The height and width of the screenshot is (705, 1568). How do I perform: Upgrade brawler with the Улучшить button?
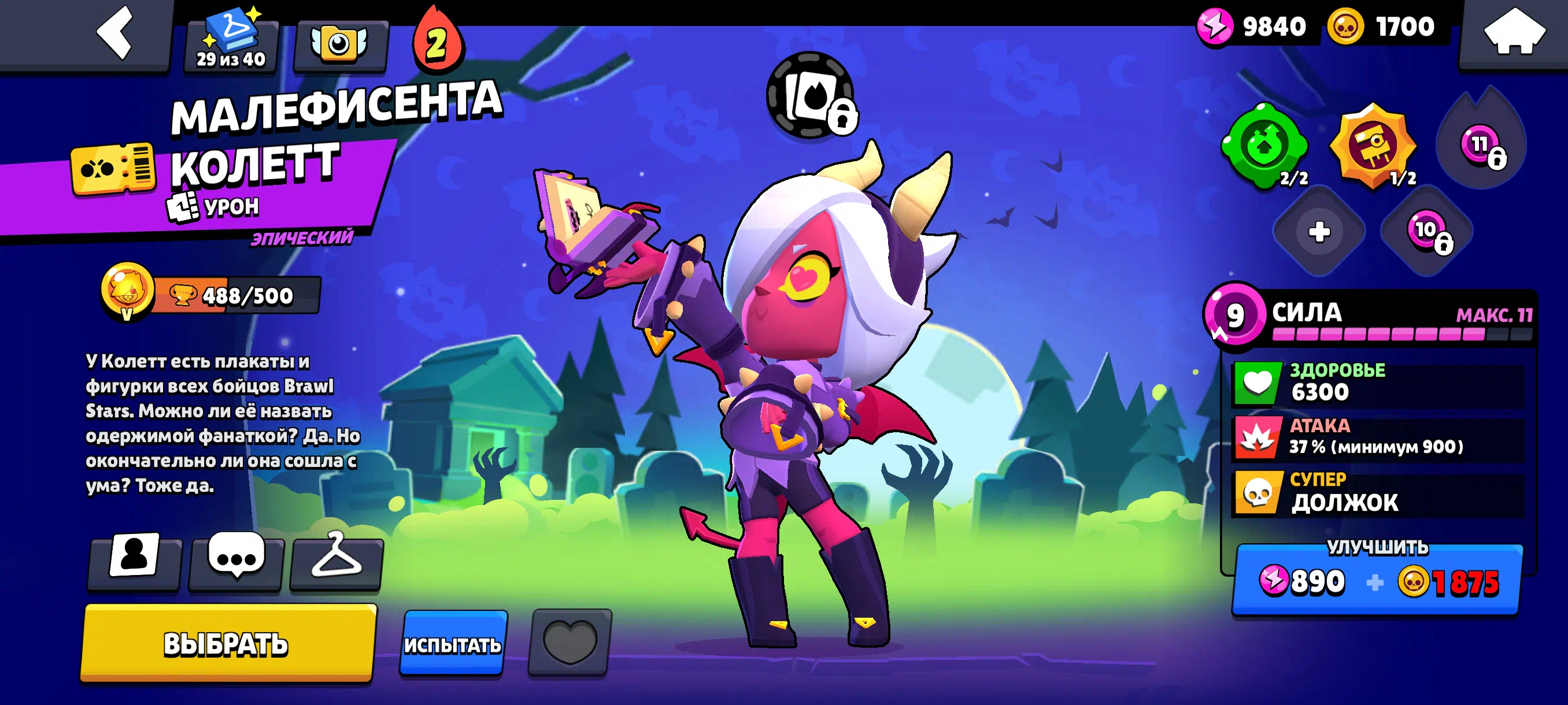1377,580
